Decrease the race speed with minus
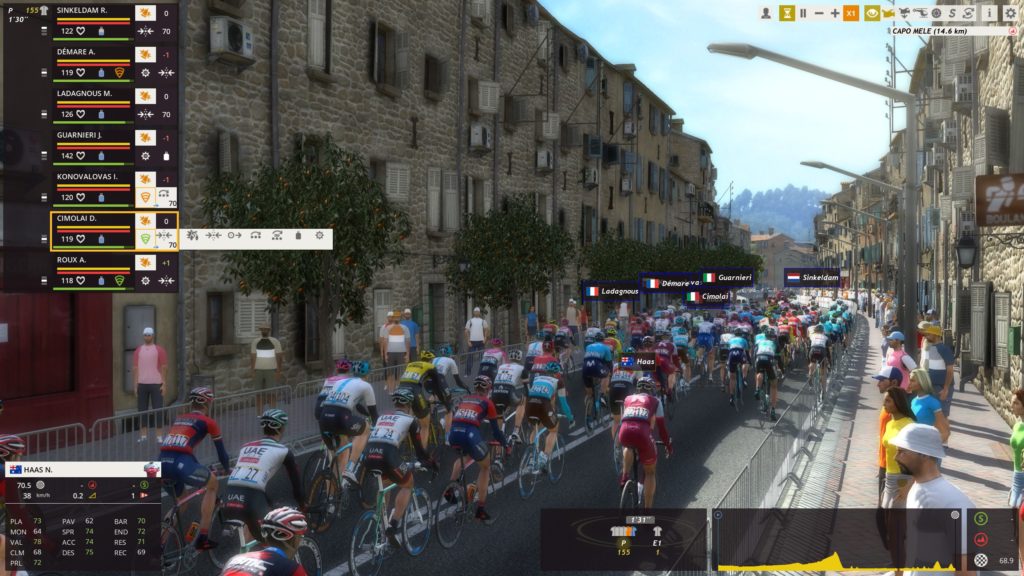1024x576 pixels. 819,13
